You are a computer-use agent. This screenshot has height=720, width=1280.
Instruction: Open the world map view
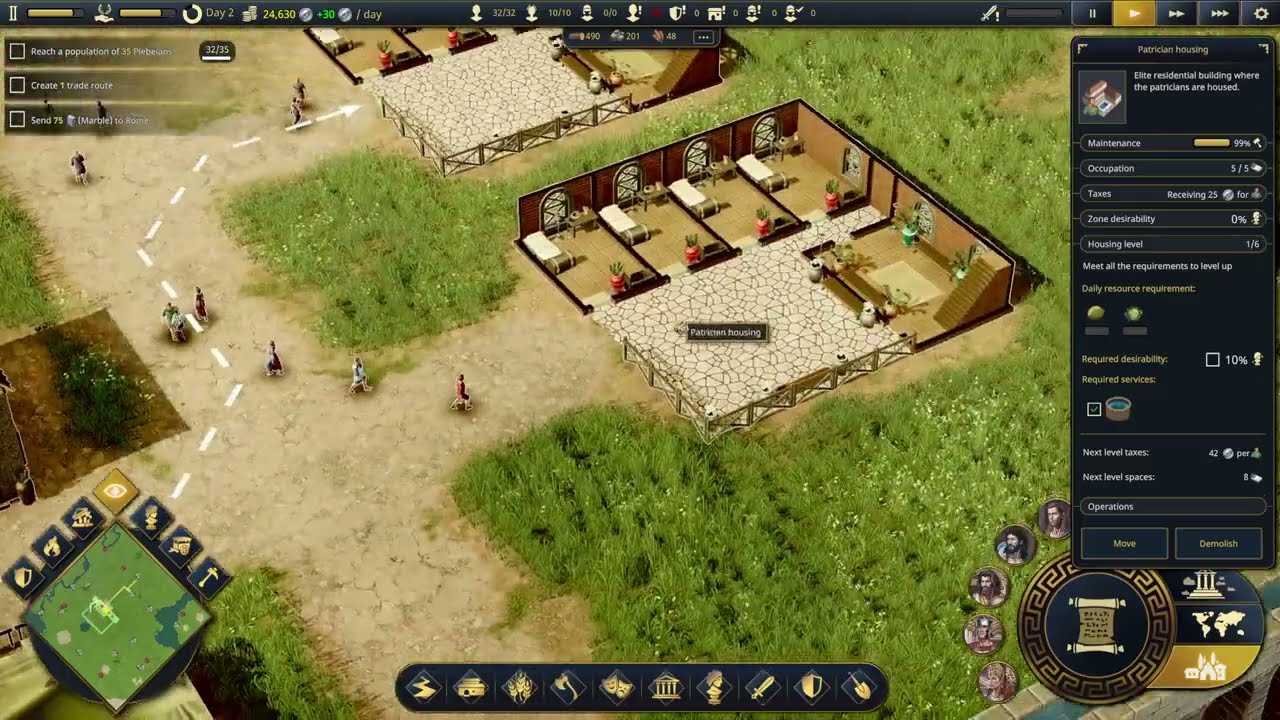[1219, 624]
